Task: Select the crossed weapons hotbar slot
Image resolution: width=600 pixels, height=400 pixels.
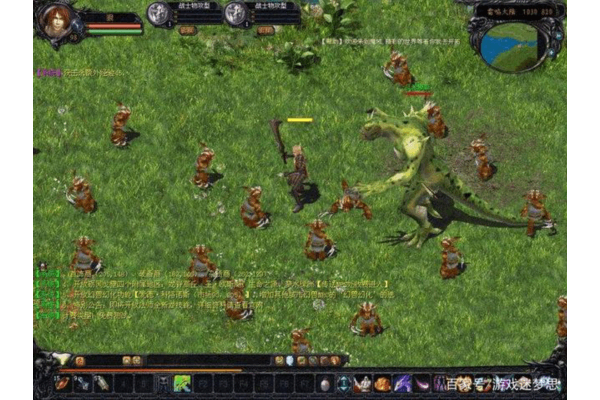Action: [x=82, y=383]
